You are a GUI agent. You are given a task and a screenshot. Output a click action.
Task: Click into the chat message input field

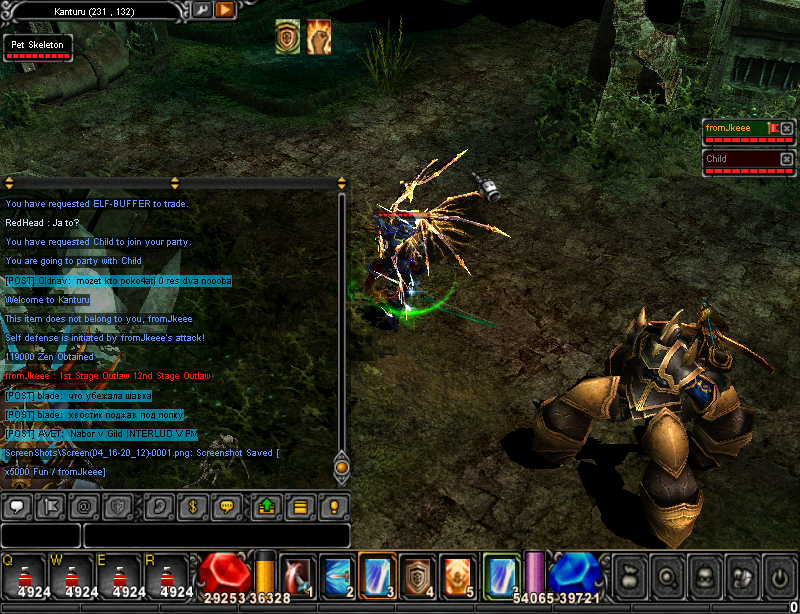(x=216, y=535)
